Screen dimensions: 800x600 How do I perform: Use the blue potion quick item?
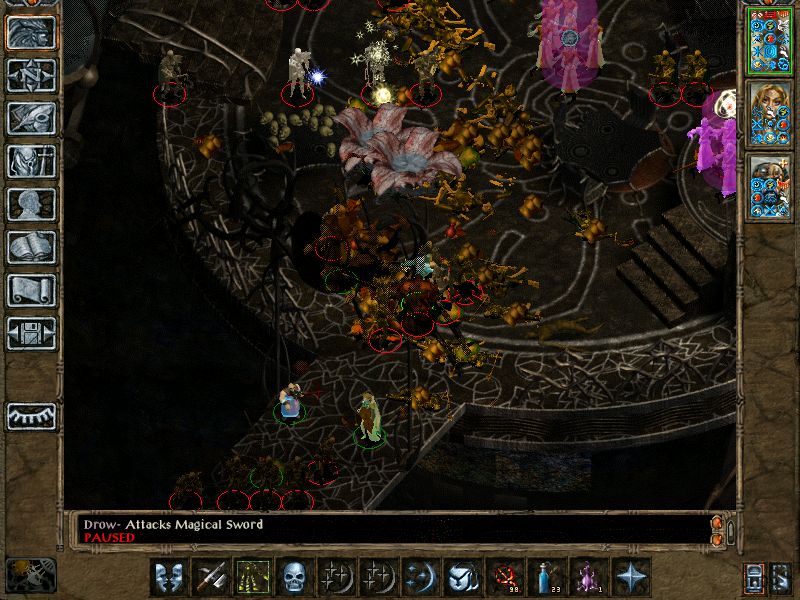(547, 577)
